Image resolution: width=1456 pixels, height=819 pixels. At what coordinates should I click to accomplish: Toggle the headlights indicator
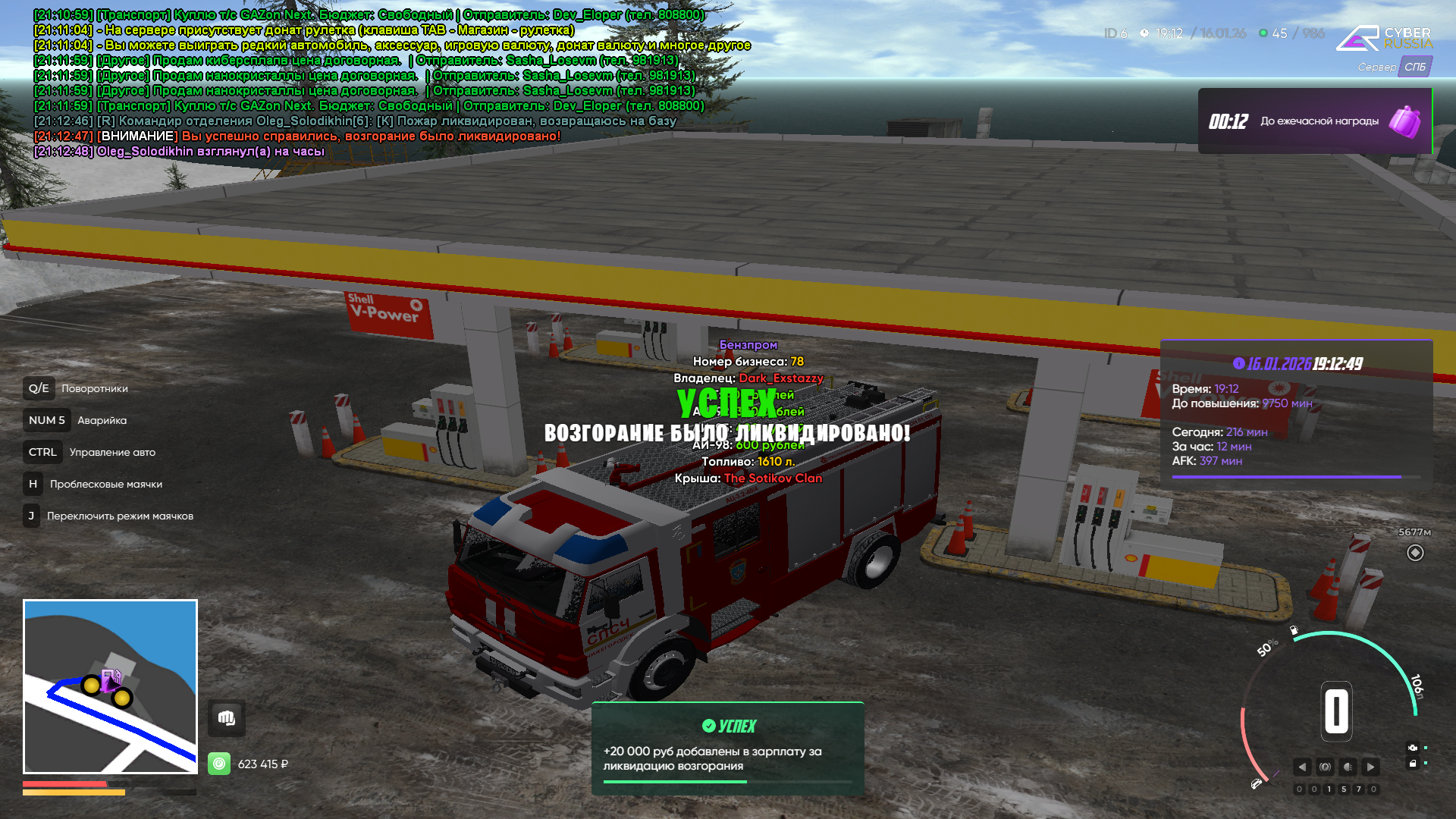coord(1348,767)
